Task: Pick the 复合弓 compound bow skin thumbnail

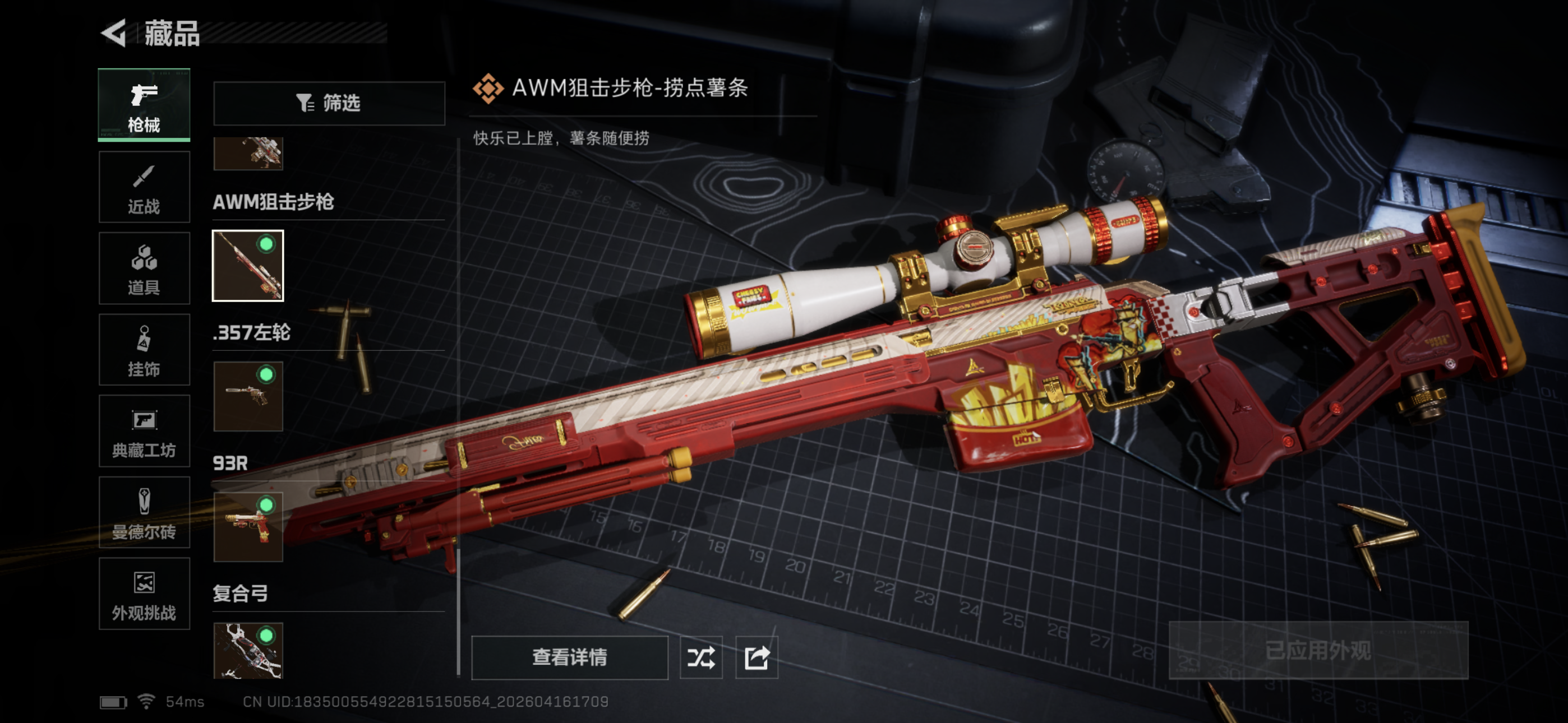Action: 248,650
